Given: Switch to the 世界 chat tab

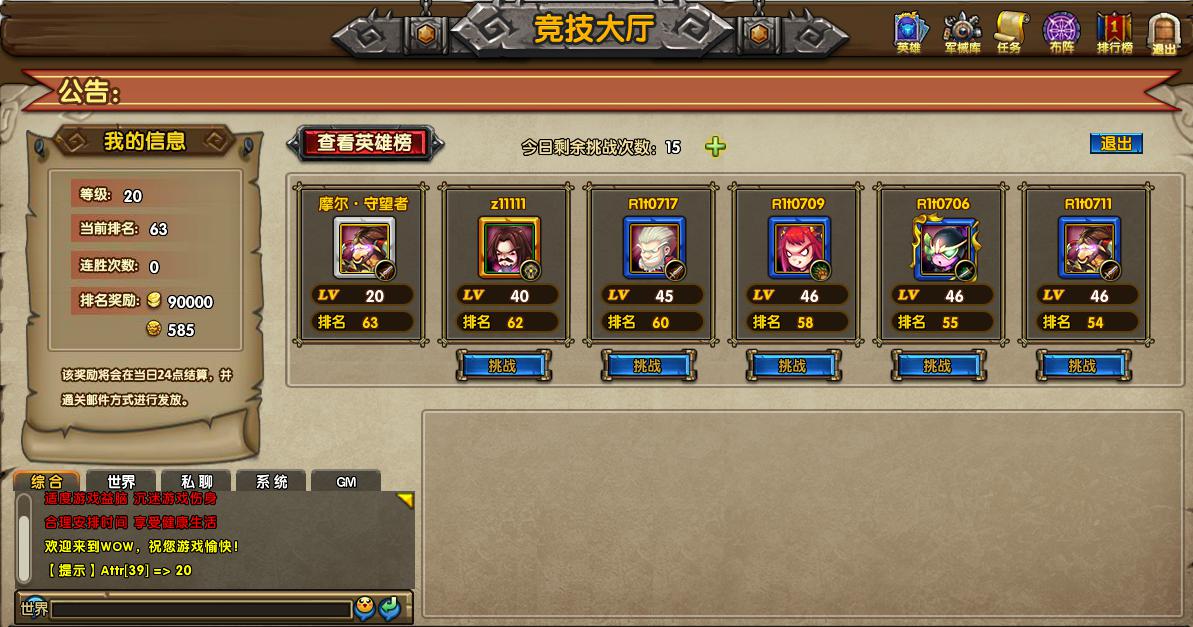Looking at the screenshot, I should point(121,482).
